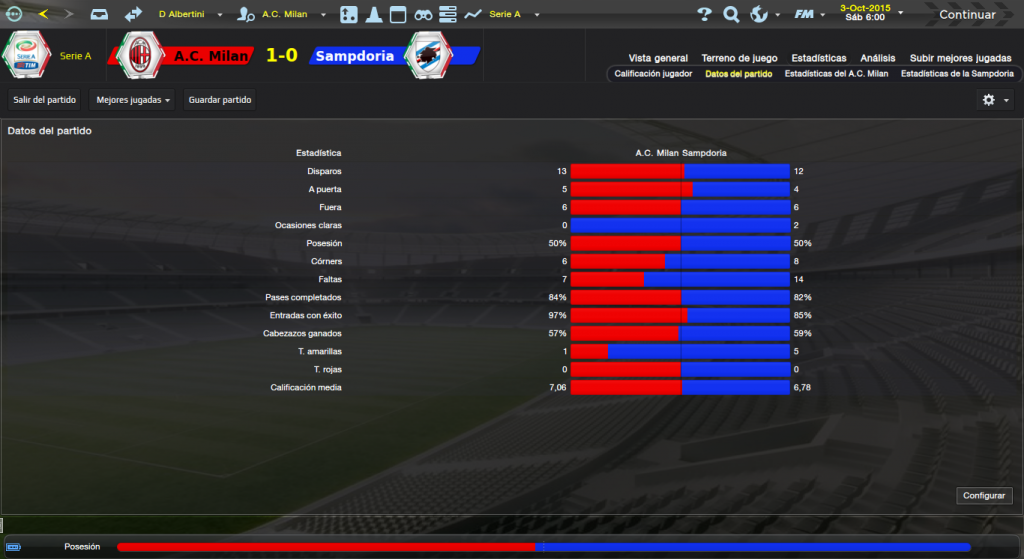Click the magnifying glass search icon
1024x559 pixels.
coord(731,15)
